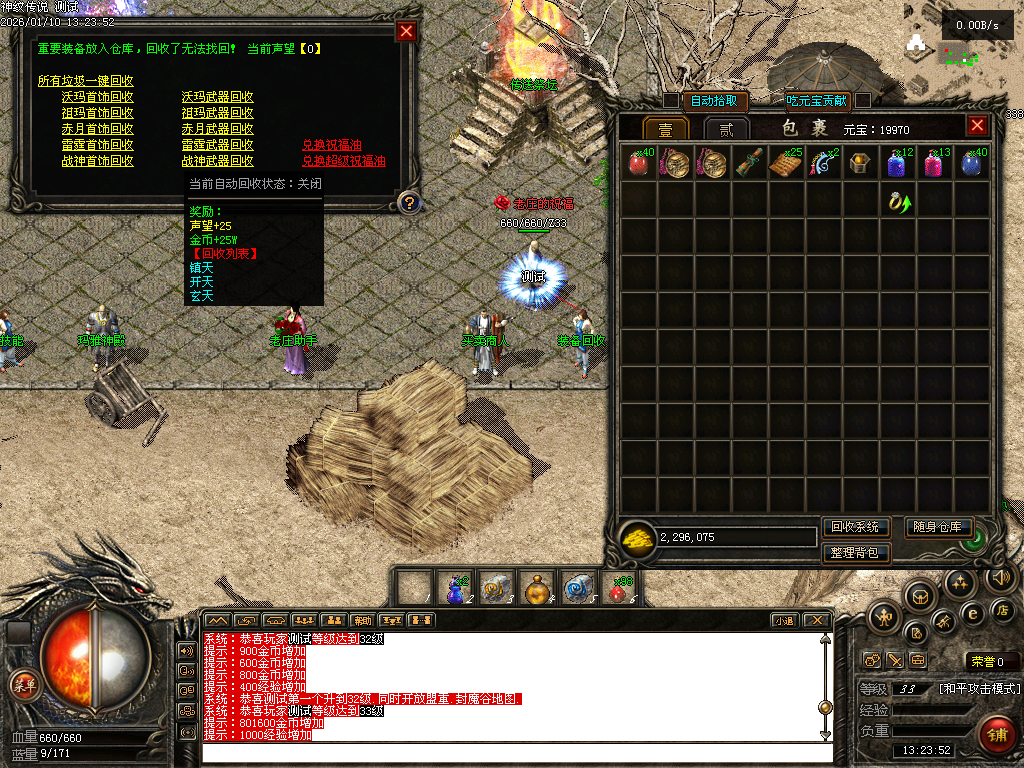The image size is (1024, 768).
Task: Select 沃玛首饰回收 option
Action: (98, 97)
